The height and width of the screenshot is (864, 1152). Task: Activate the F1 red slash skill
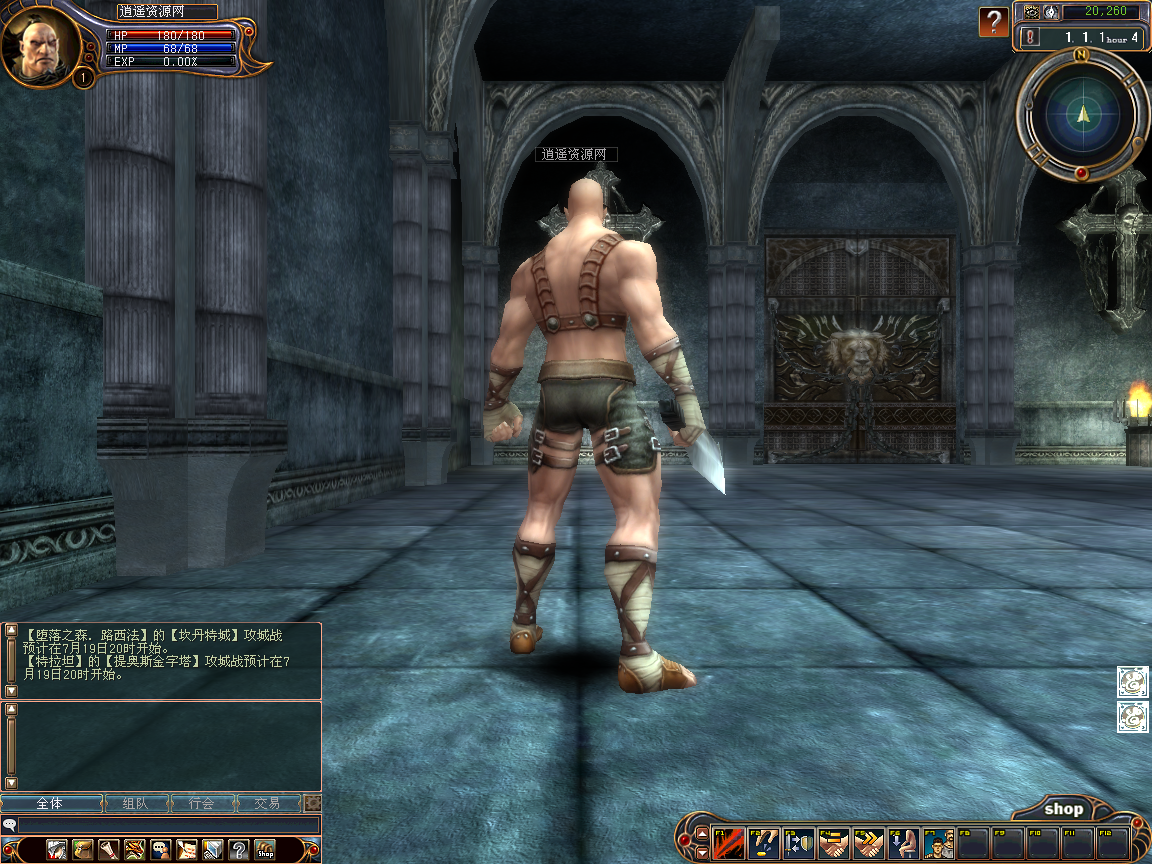(x=728, y=843)
